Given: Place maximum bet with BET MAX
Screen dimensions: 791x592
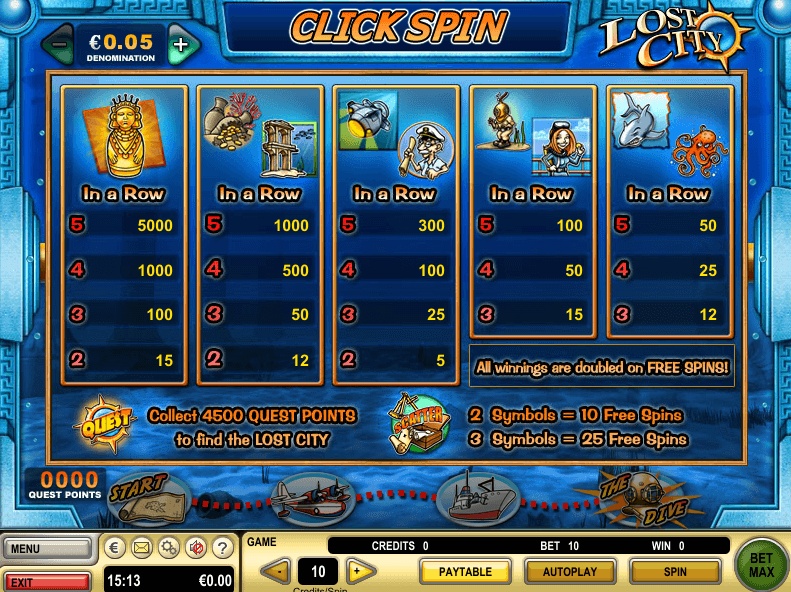Looking at the screenshot, I should [761, 562].
